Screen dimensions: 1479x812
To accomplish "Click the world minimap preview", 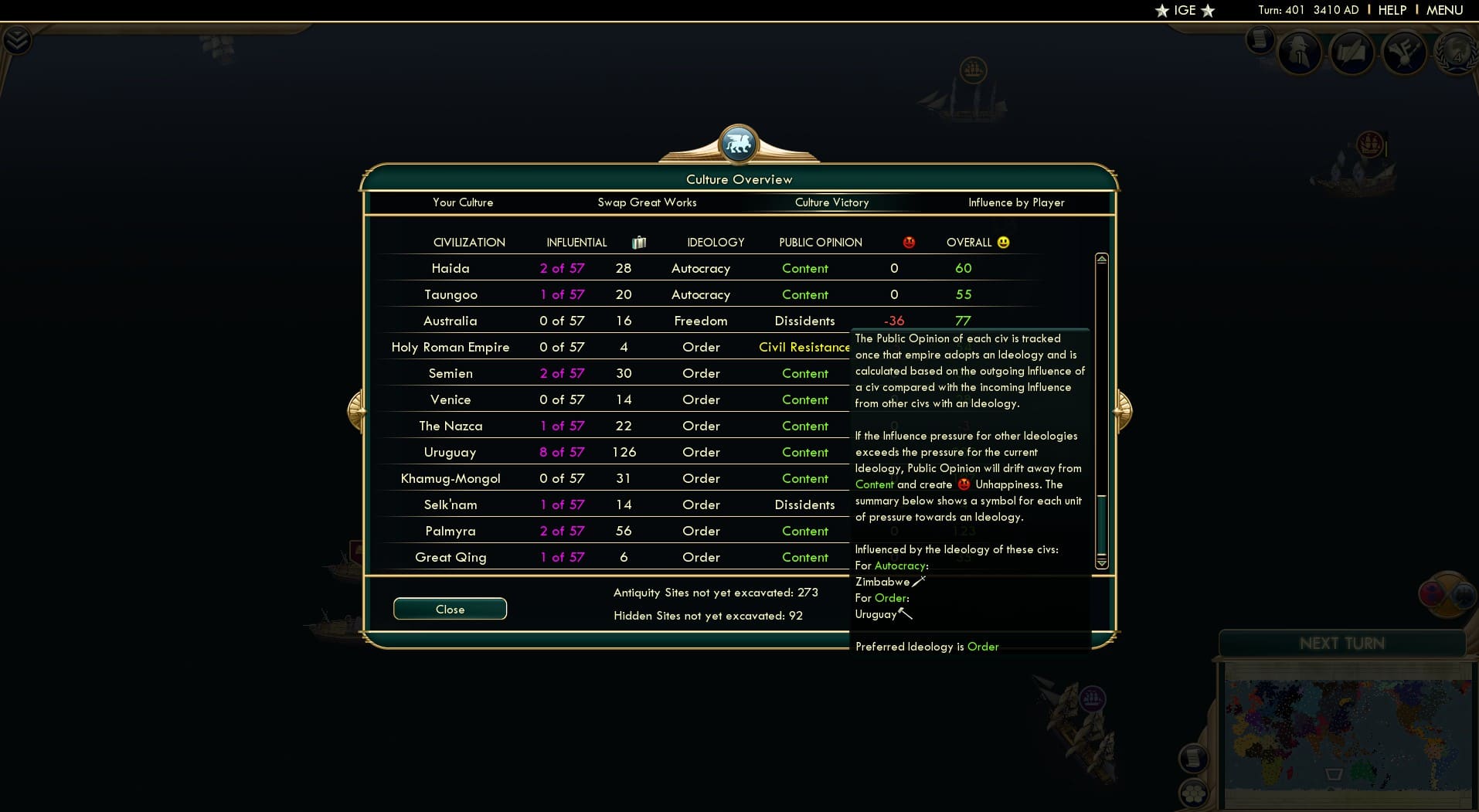I will [1348, 734].
